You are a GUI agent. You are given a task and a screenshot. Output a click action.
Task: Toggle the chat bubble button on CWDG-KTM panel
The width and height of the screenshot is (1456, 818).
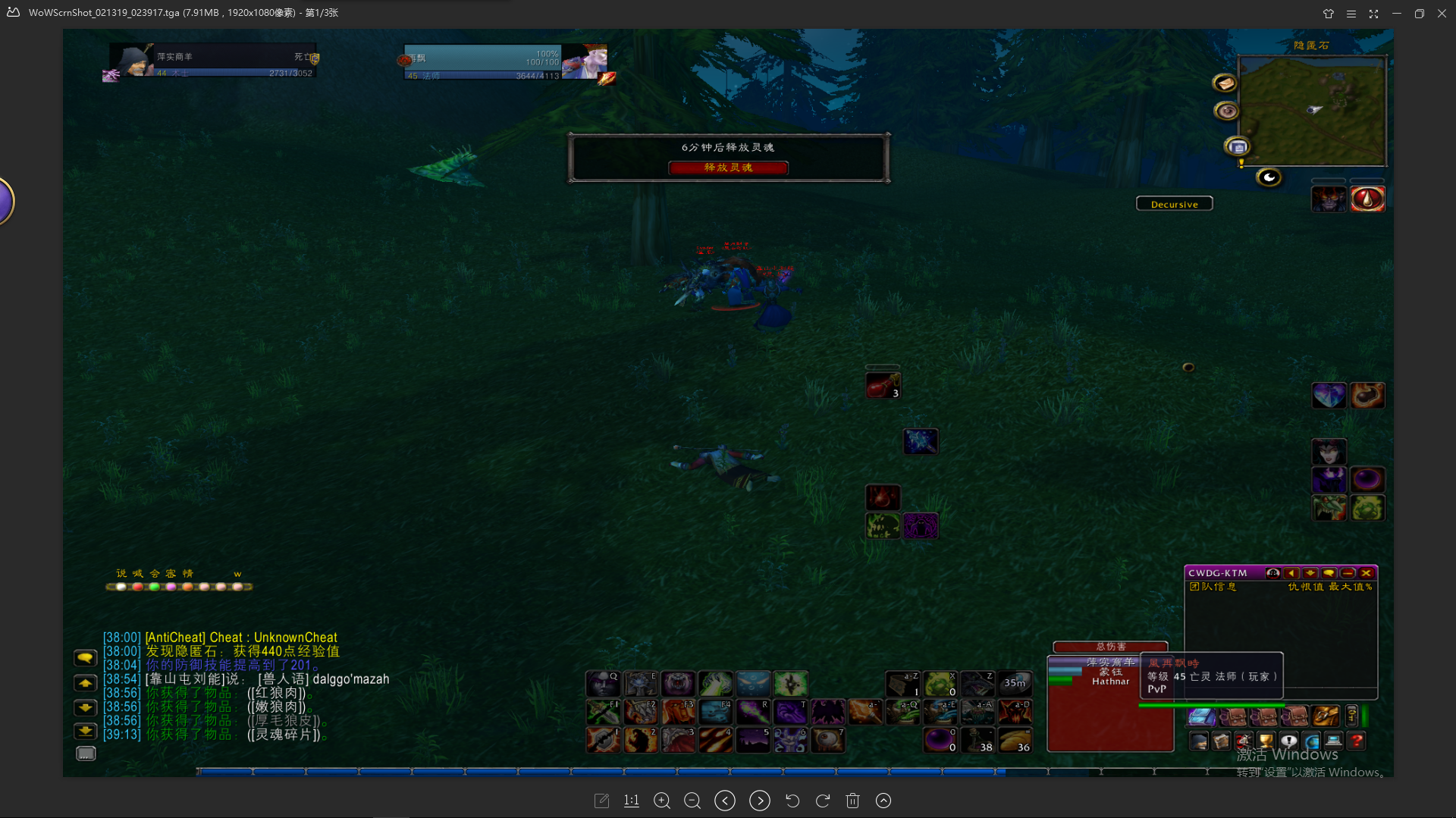[x=1329, y=573]
